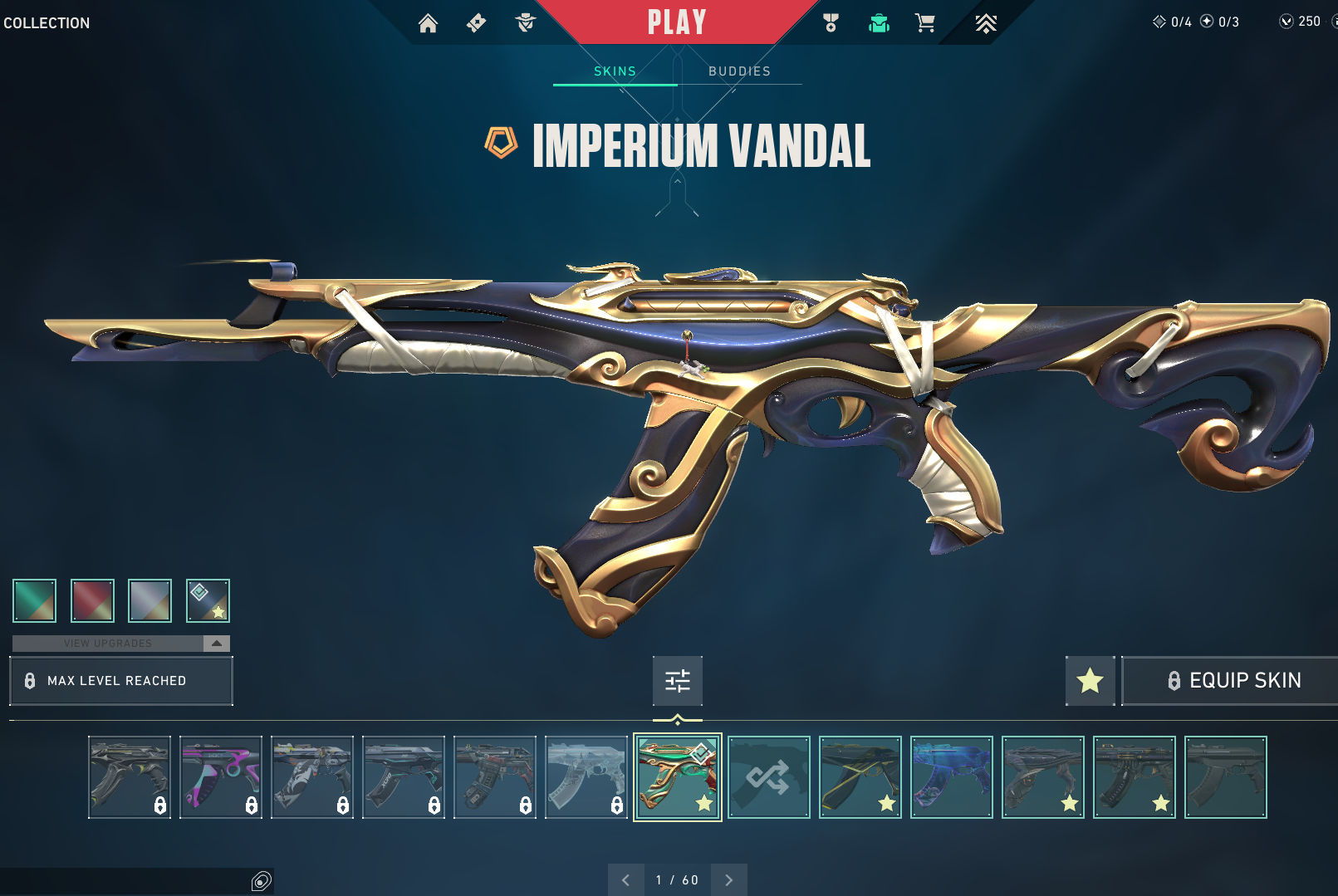The height and width of the screenshot is (896, 1338).
Task: Choose the green and gold color variant
Action: [35, 600]
